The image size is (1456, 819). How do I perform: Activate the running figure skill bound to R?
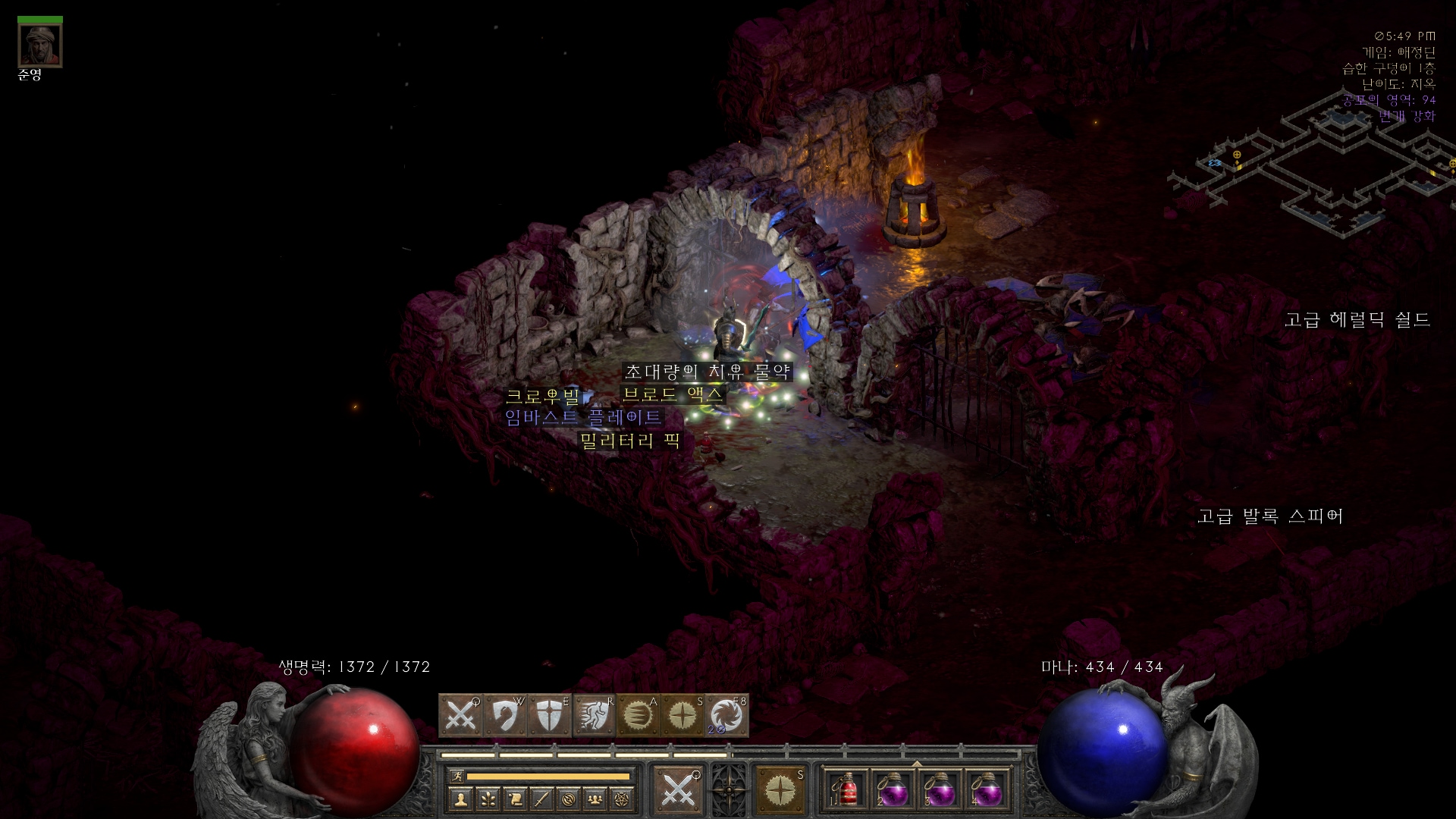[x=594, y=715]
